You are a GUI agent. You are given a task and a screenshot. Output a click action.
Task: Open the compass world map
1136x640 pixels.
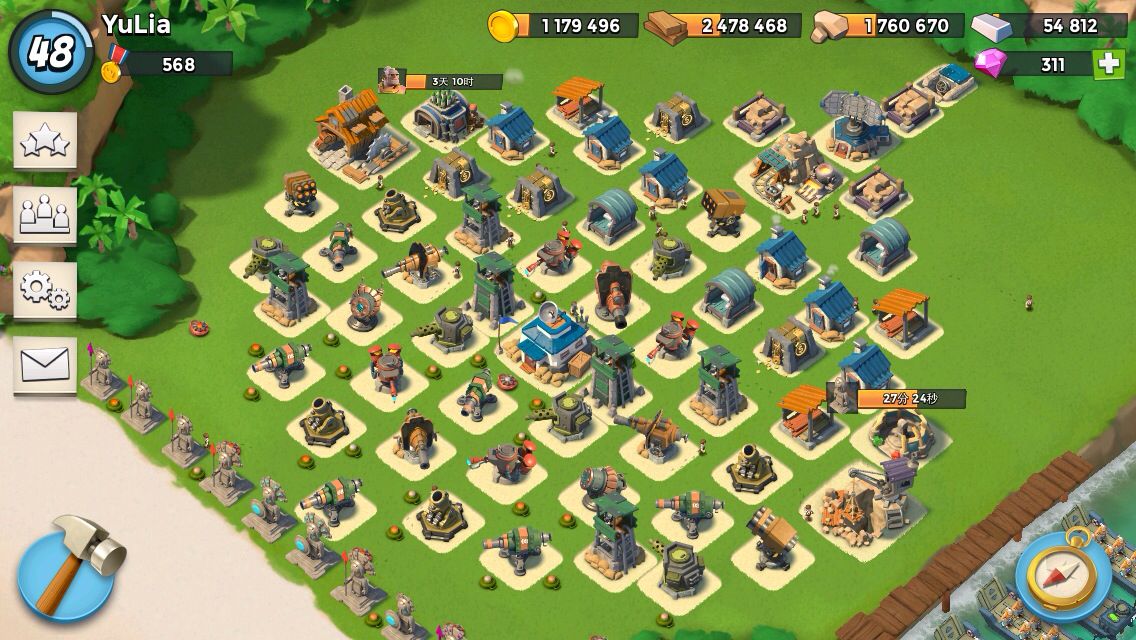click(1062, 572)
